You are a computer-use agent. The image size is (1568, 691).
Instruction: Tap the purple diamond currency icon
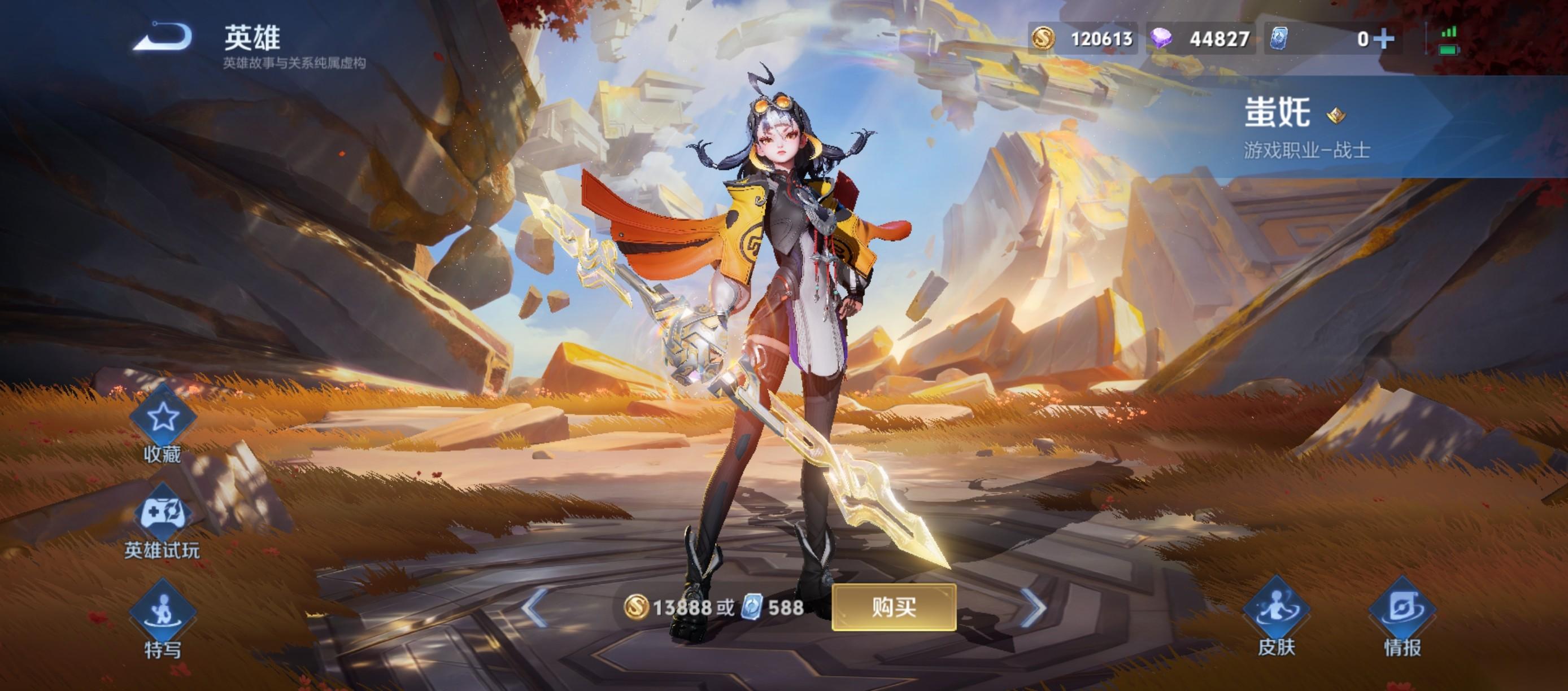[1161, 39]
